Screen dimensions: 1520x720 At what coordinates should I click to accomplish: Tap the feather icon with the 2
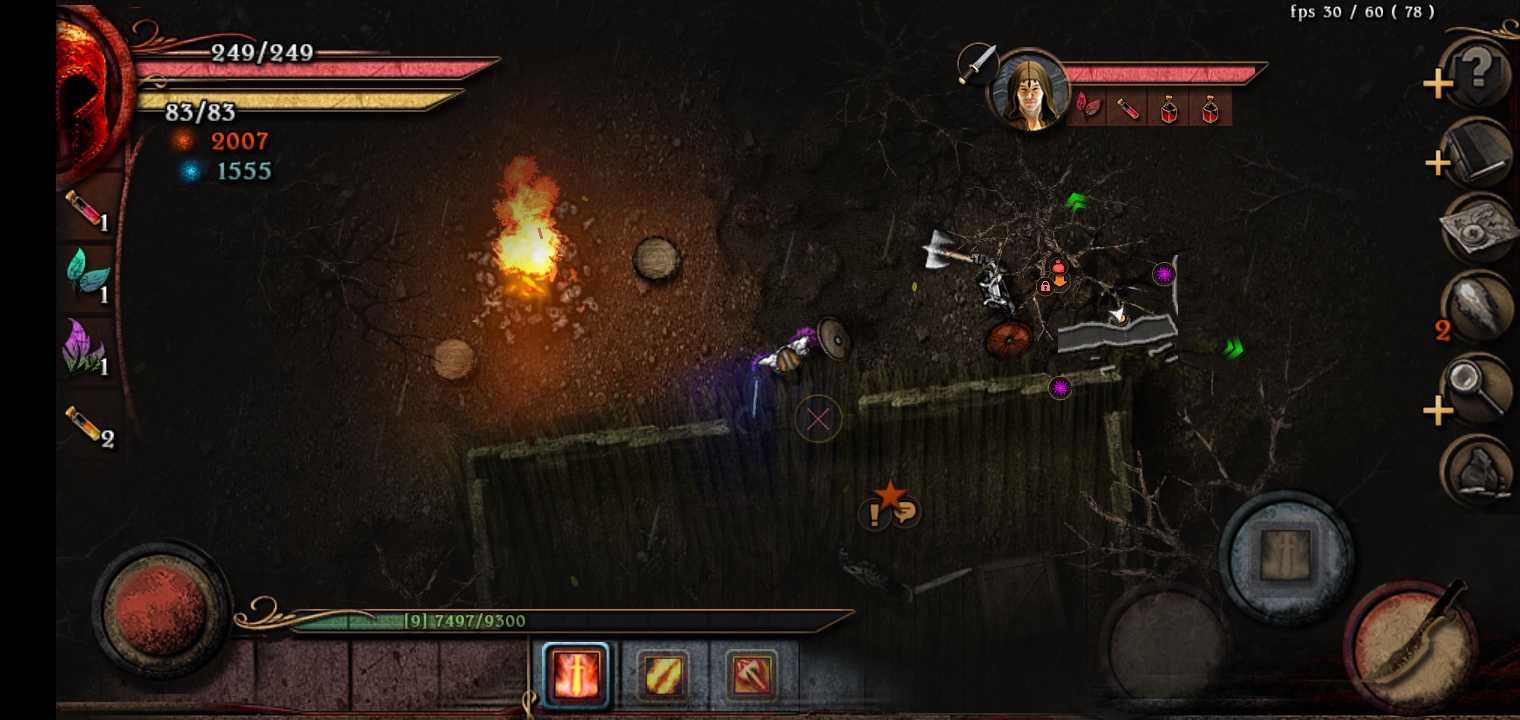tap(1479, 309)
